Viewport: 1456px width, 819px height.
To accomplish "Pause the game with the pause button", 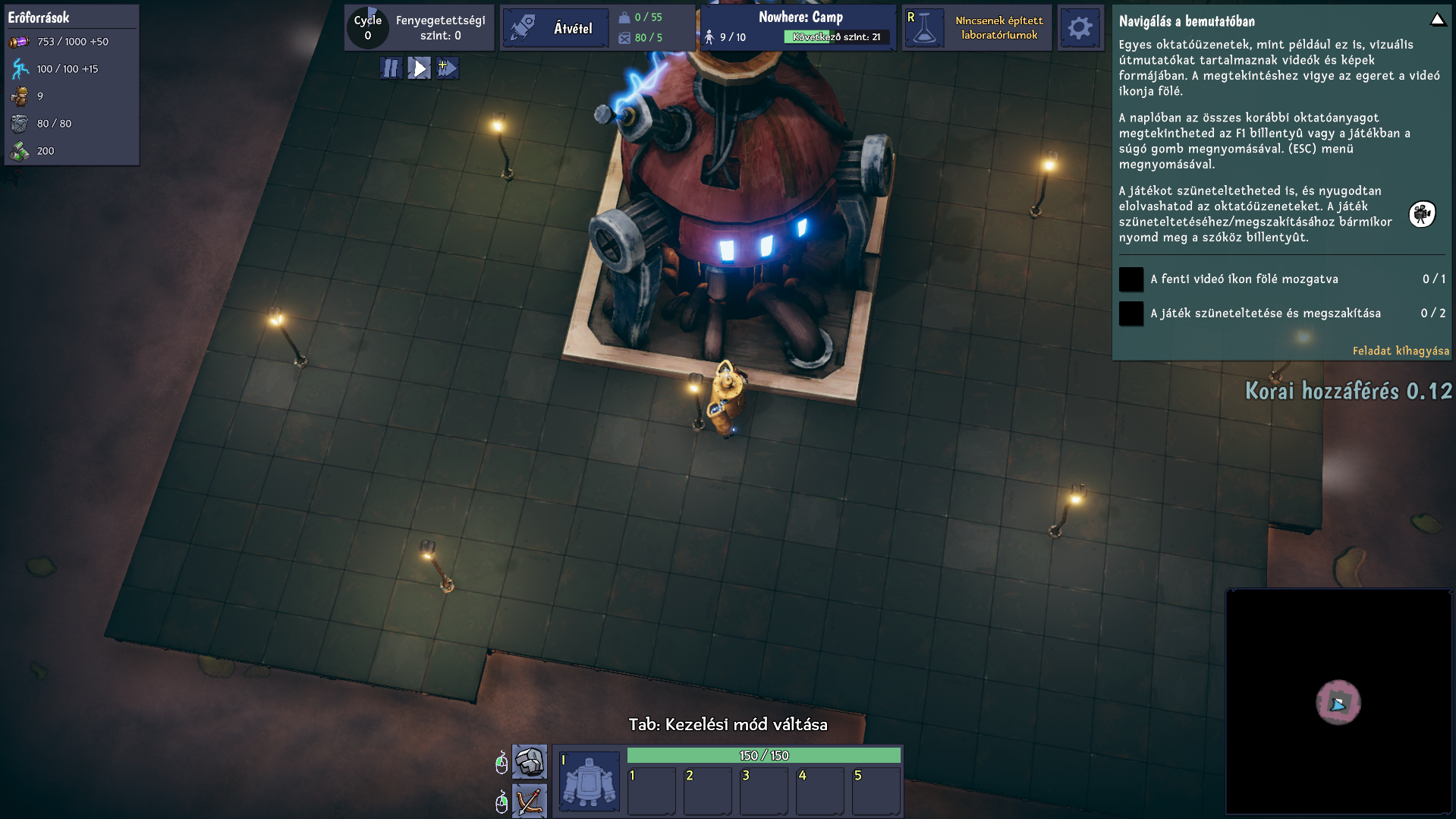I will pyautogui.click(x=391, y=68).
